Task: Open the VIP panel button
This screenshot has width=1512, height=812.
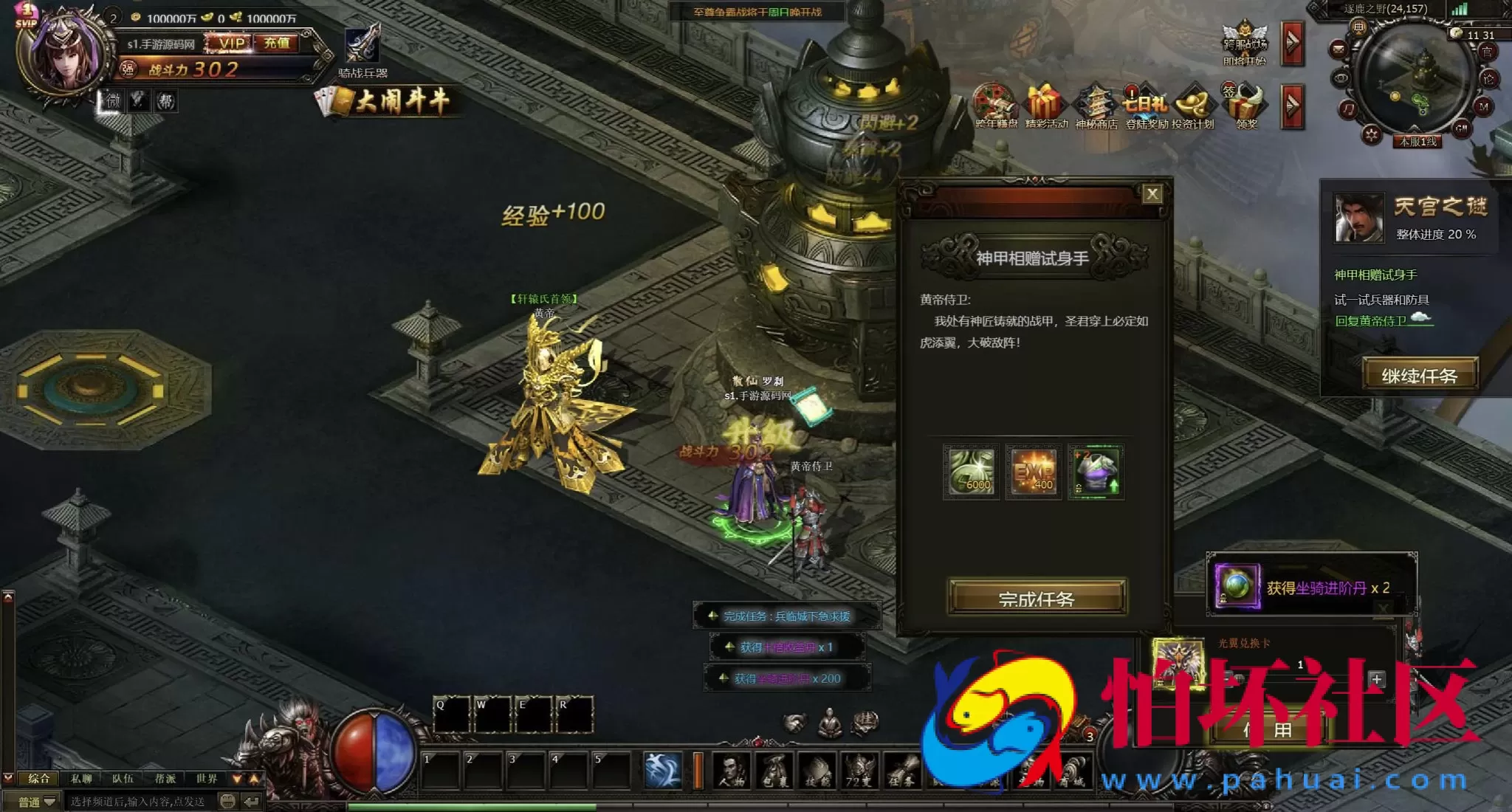Action: [x=231, y=44]
